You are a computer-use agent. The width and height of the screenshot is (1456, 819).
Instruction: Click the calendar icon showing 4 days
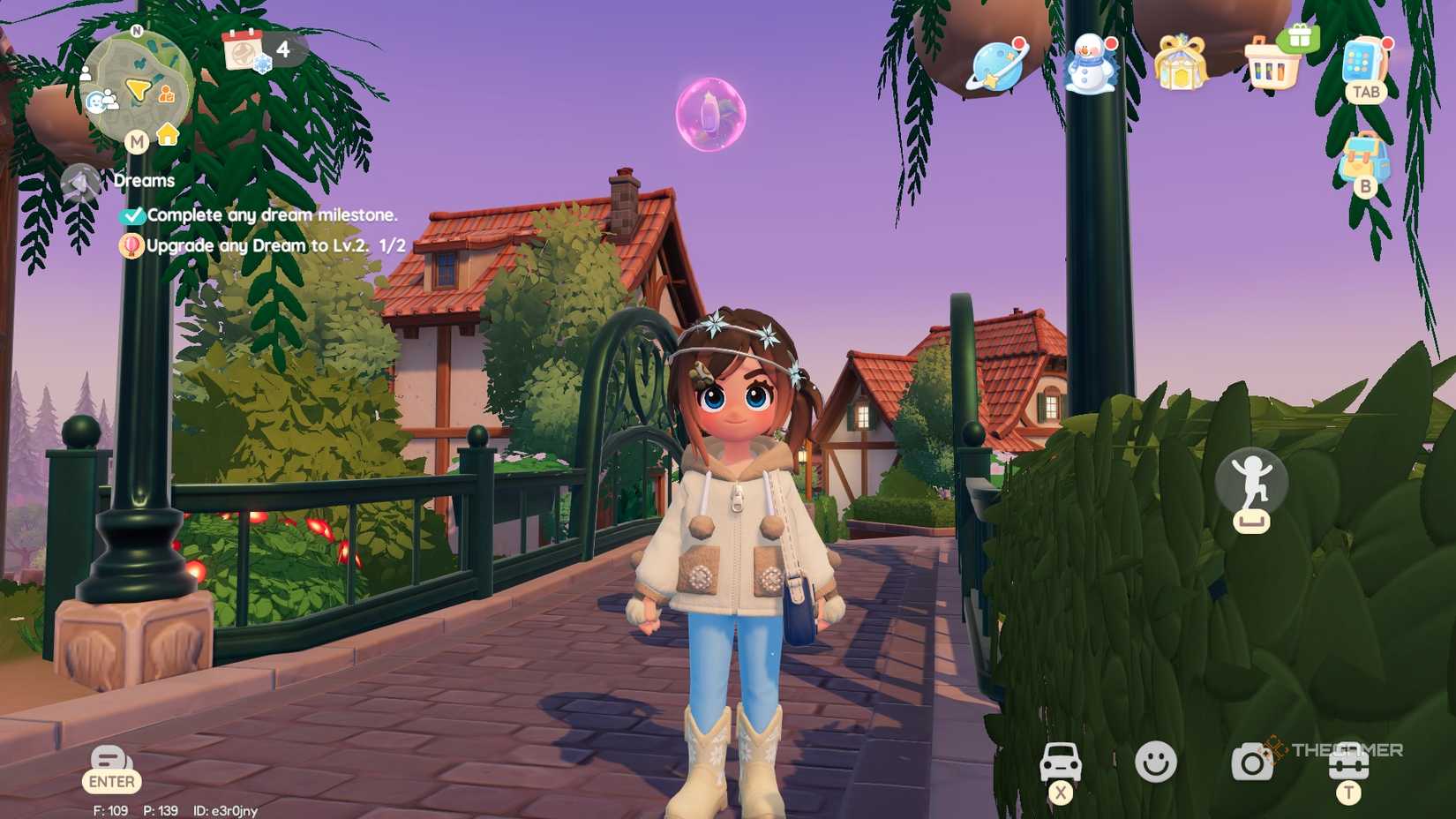(x=244, y=49)
